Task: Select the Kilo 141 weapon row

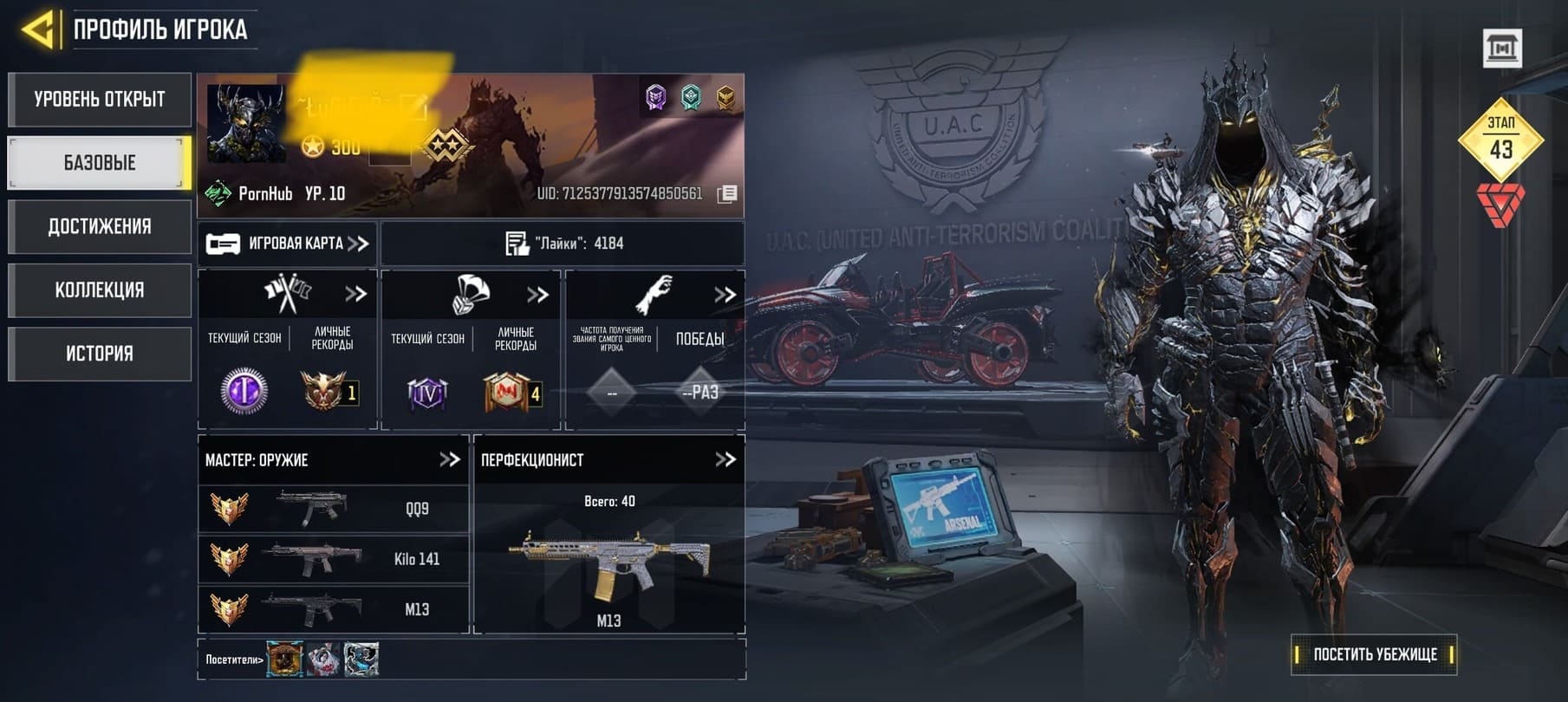Action: click(x=334, y=559)
